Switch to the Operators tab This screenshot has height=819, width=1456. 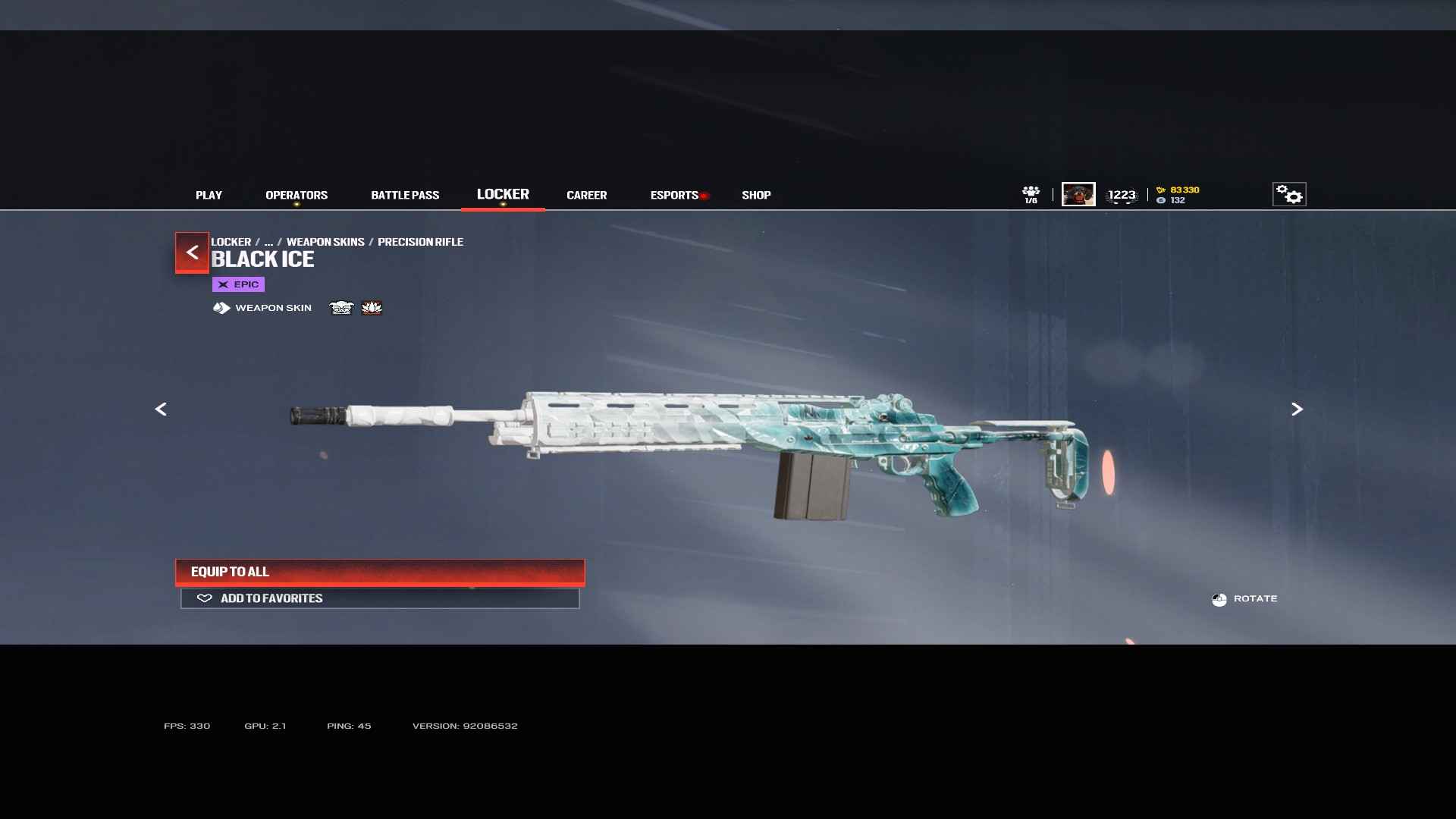click(297, 195)
